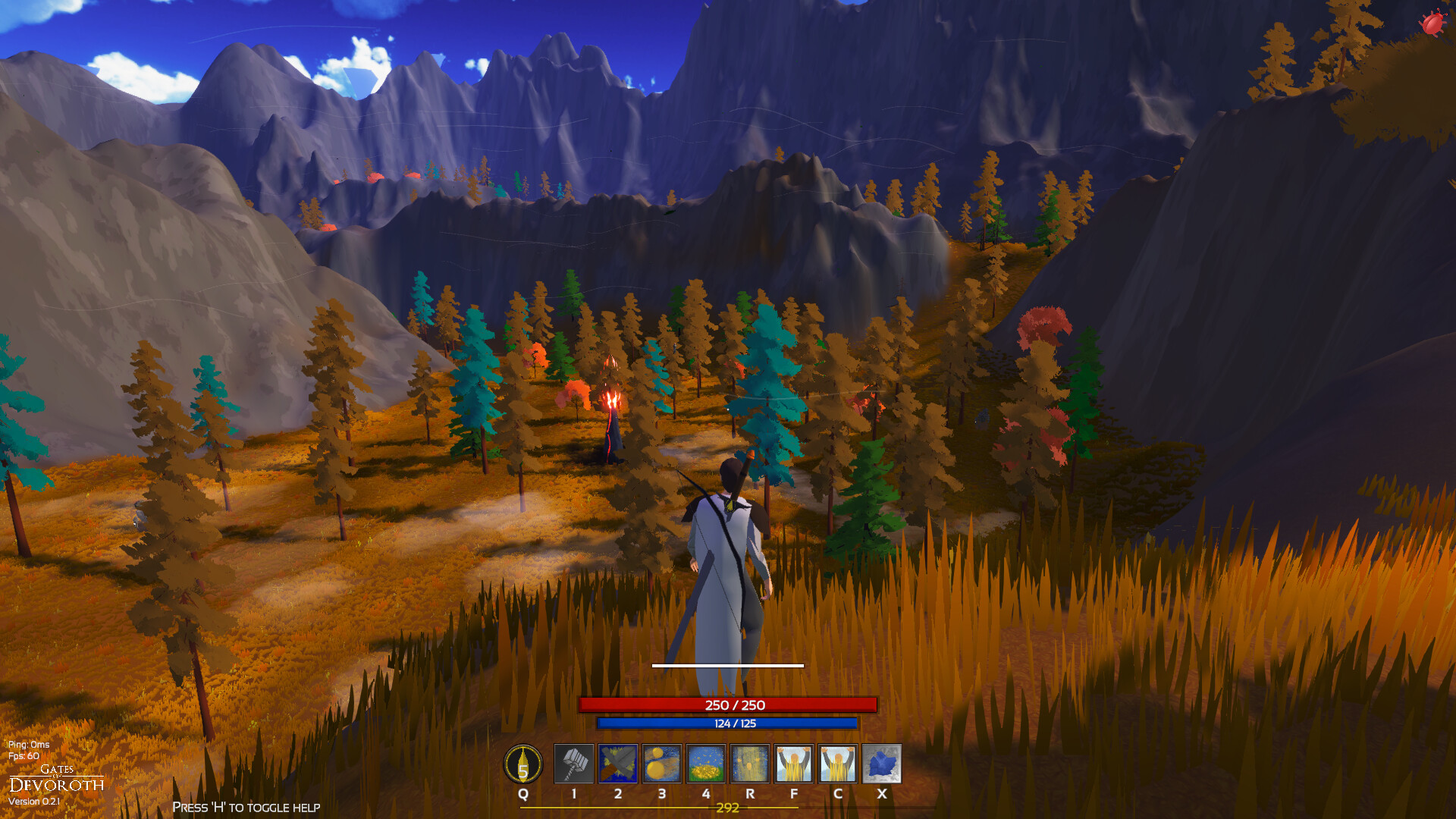Screen dimensions: 1456x819
Task: Report a bug via red beetle icon
Action: click(x=1432, y=23)
